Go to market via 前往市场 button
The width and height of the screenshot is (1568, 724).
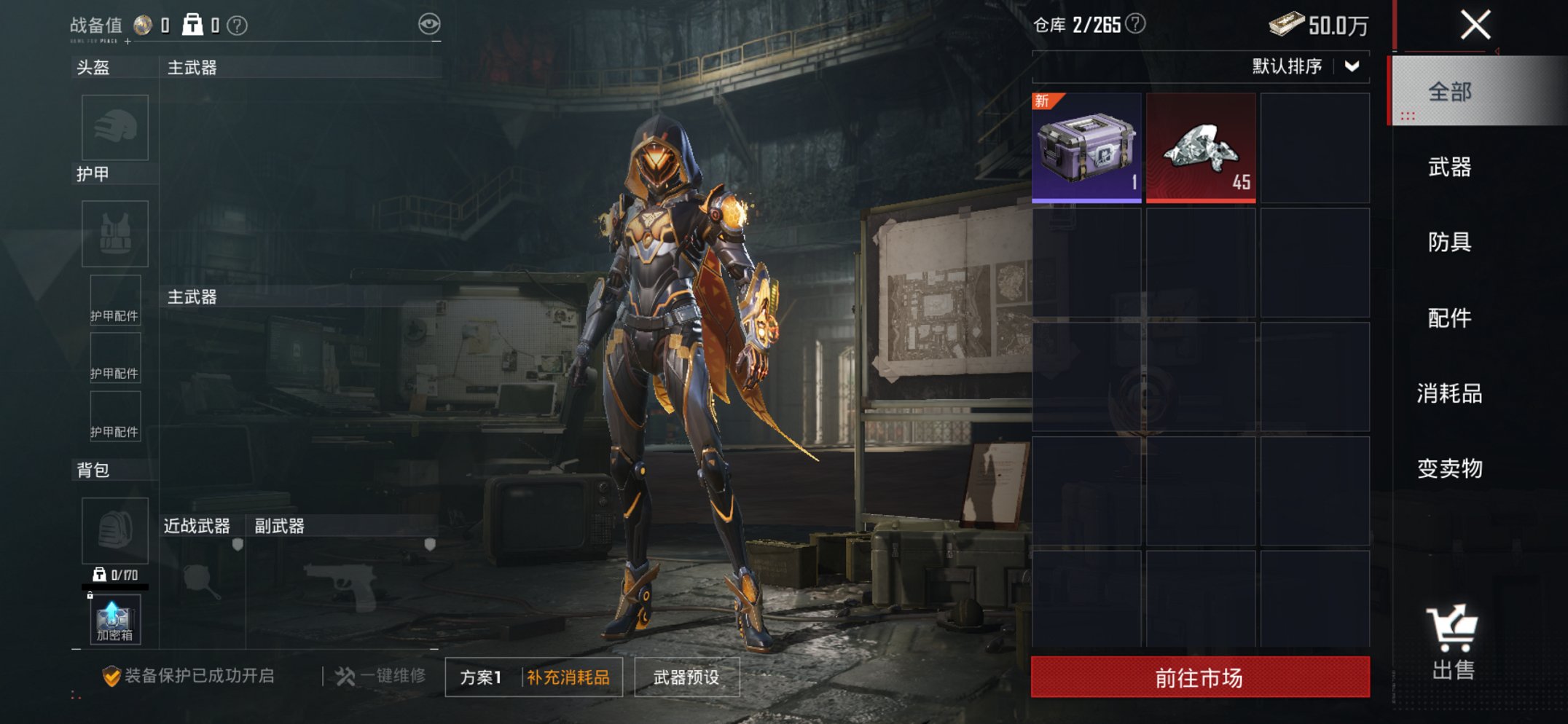click(x=1199, y=677)
